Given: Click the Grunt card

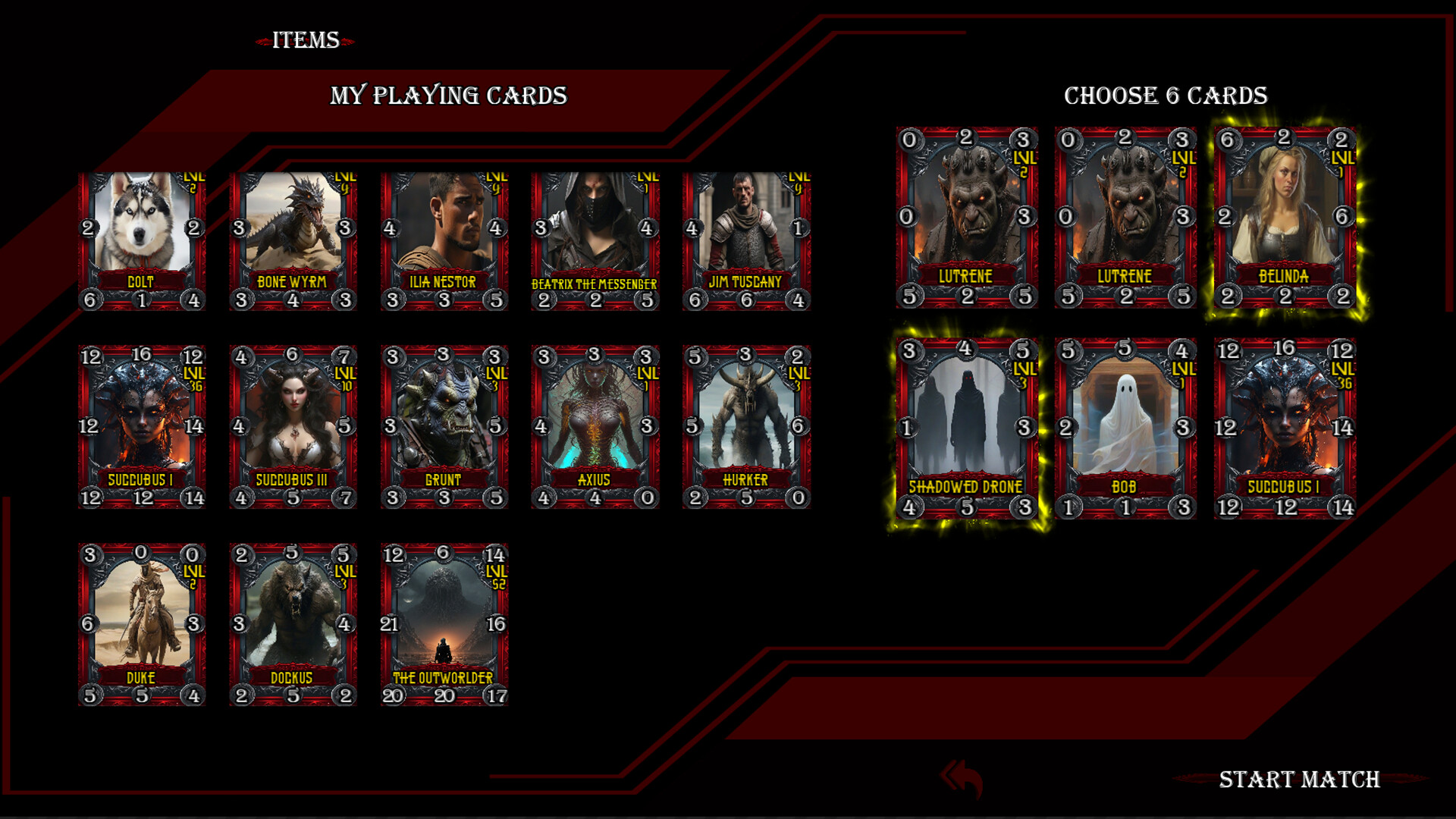Looking at the screenshot, I should click(x=443, y=425).
